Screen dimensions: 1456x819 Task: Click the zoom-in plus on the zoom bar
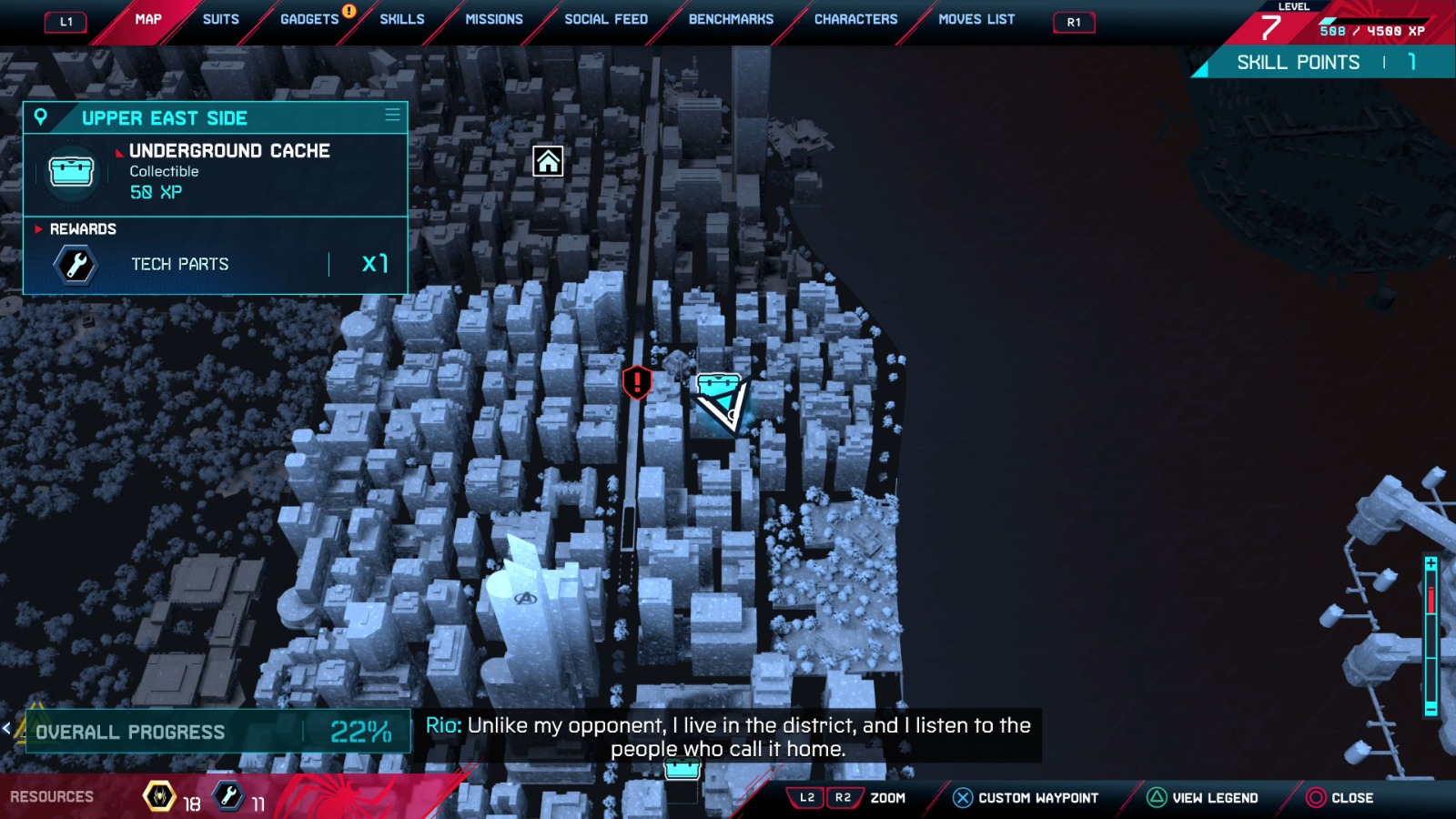(1431, 564)
